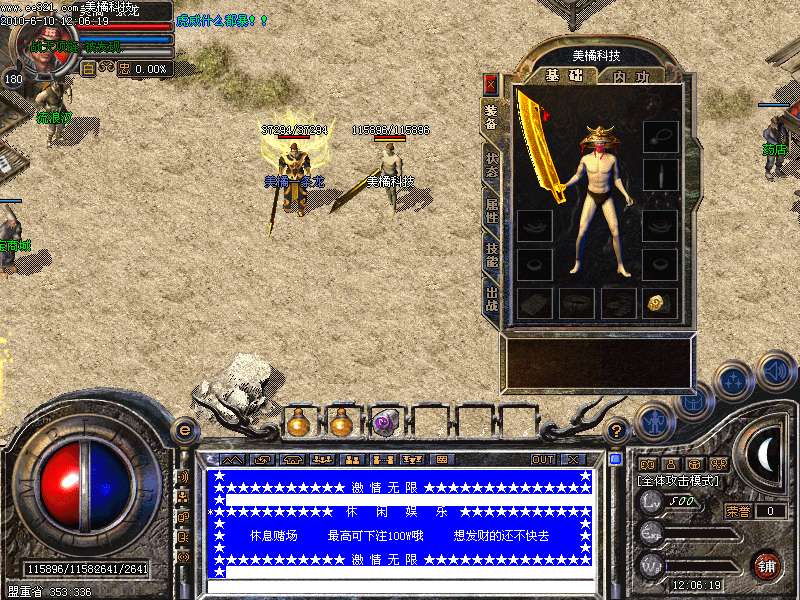Open the 状态 side tab

(x=491, y=165)
